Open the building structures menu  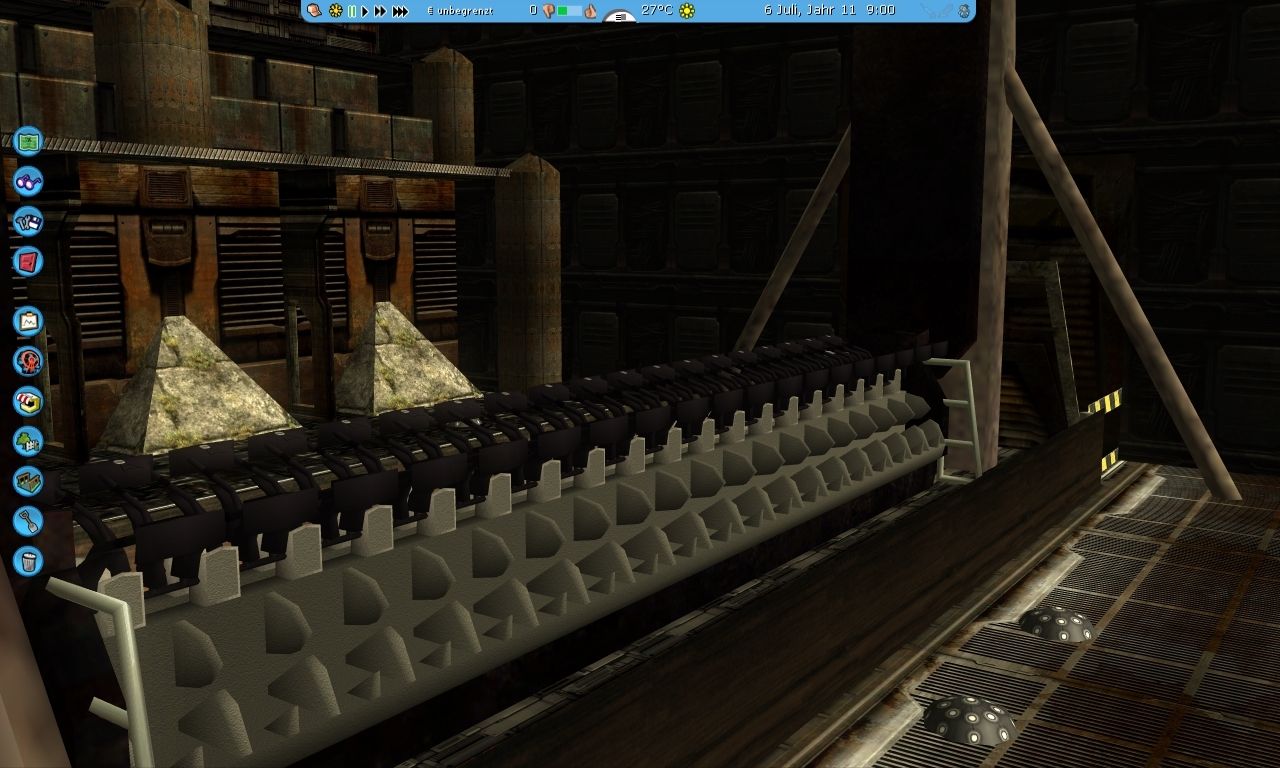pyautogui.click(x=28, y=481)
